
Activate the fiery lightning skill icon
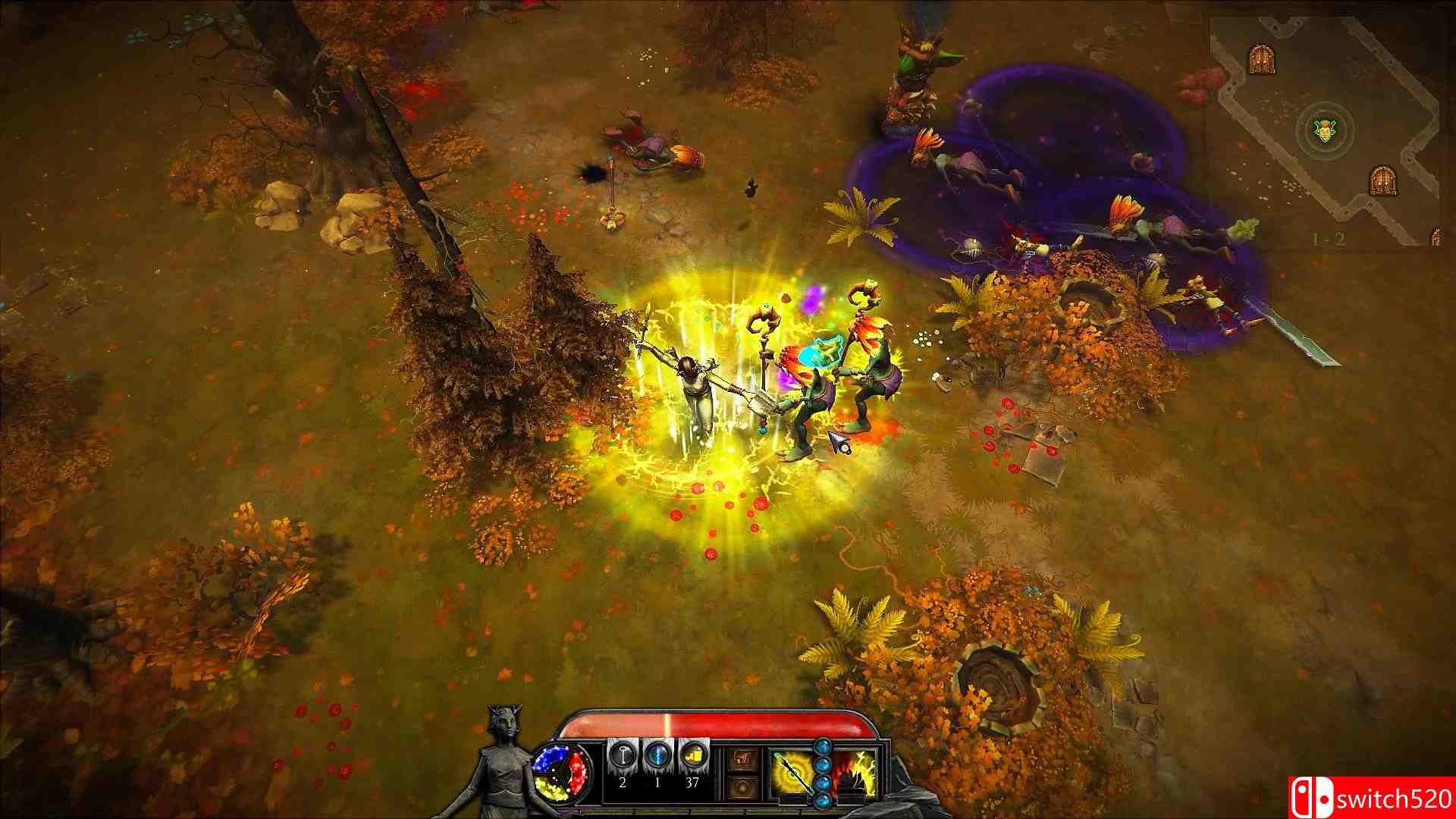[855, 772]
